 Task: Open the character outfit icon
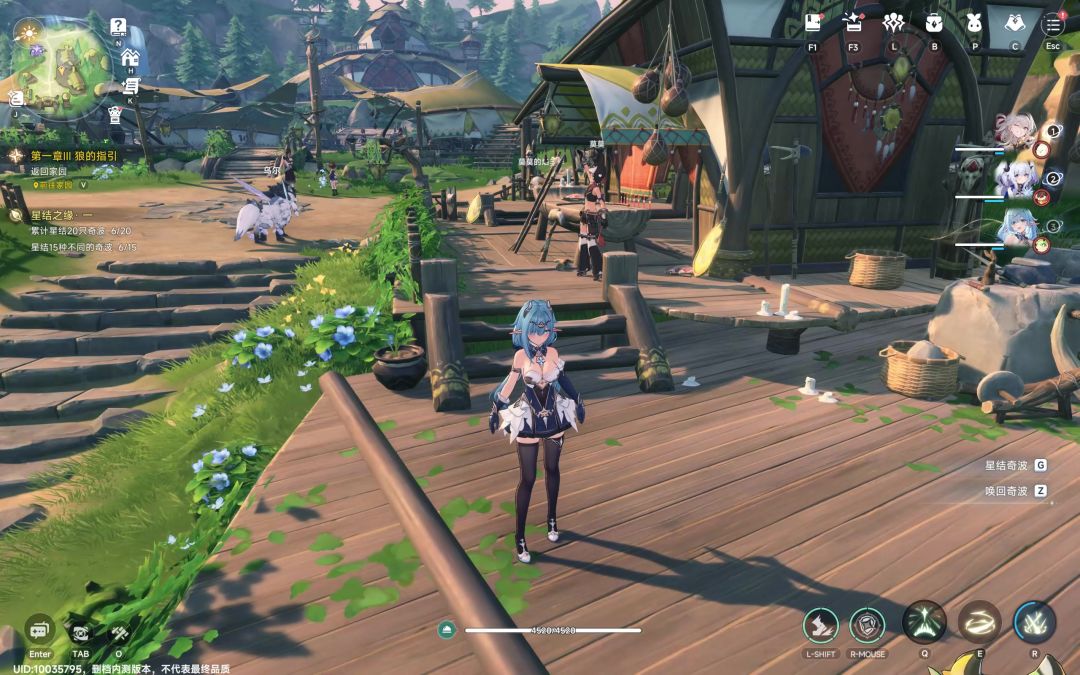coord(1014,24)
